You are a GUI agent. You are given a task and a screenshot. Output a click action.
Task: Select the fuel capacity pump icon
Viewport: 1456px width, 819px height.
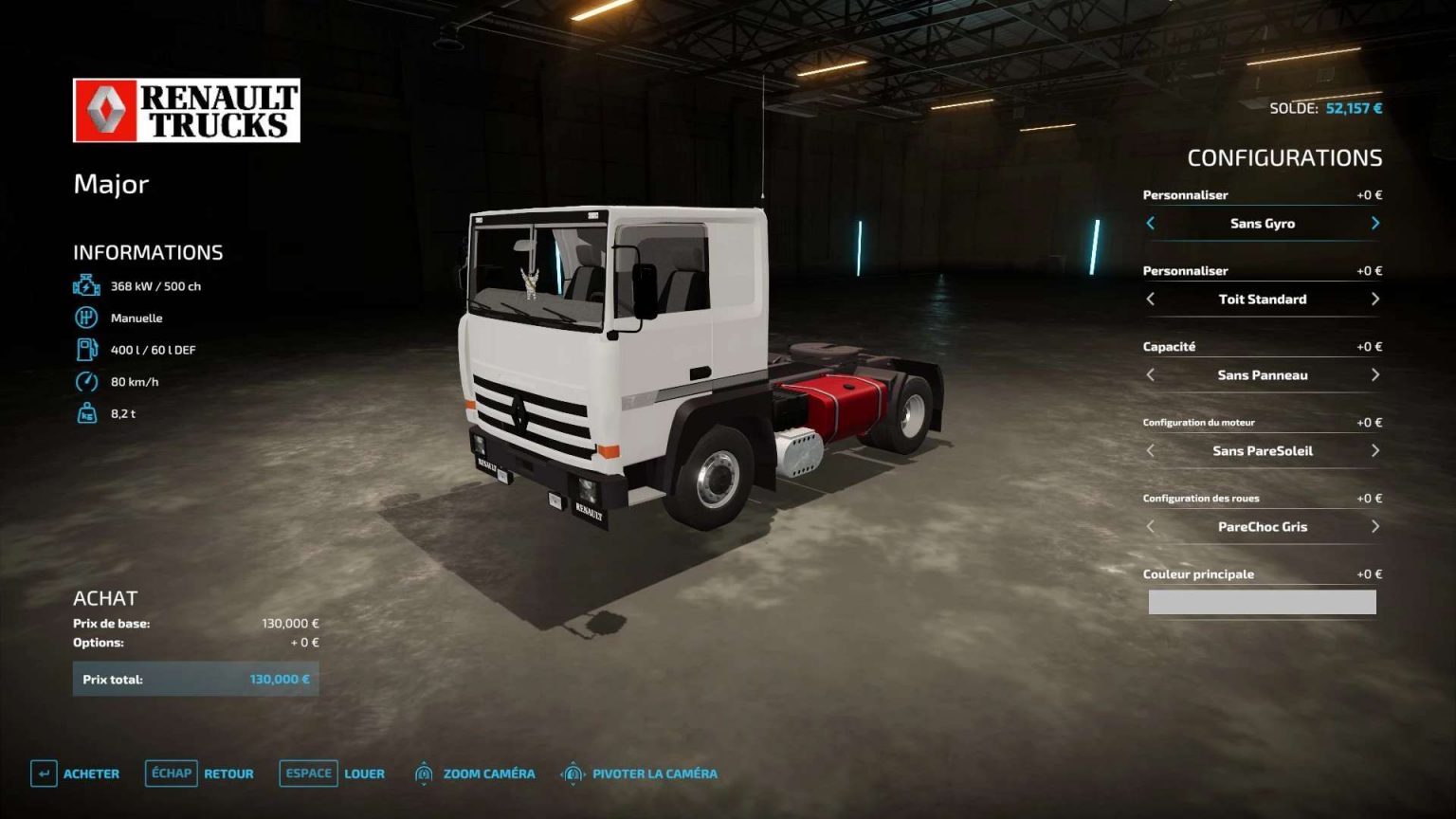[88, 349]
